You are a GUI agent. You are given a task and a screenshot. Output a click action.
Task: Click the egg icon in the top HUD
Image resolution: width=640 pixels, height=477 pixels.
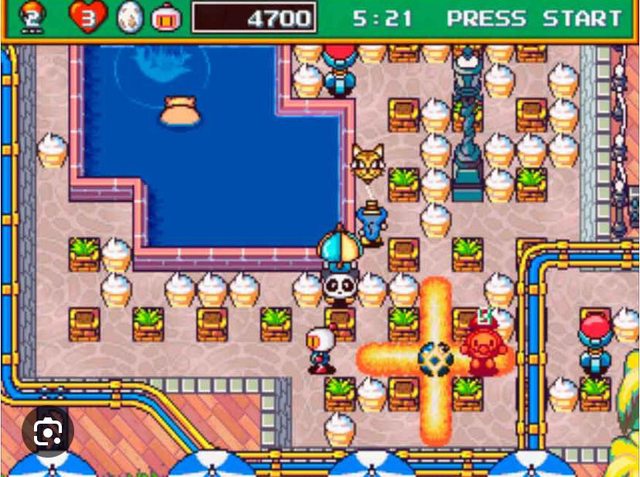pos(130,17)
